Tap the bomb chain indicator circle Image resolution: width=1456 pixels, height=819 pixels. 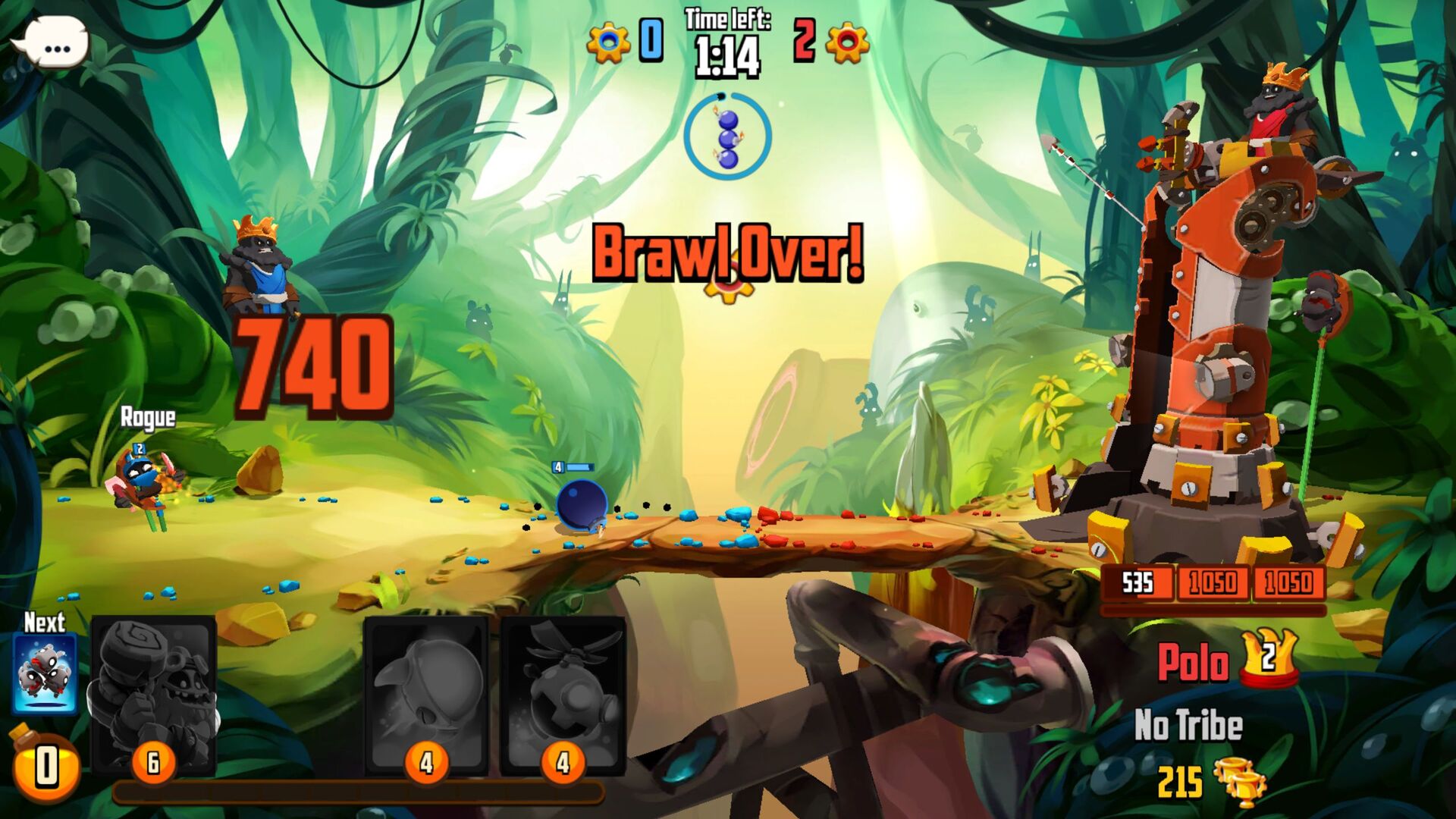pos(728,136)
